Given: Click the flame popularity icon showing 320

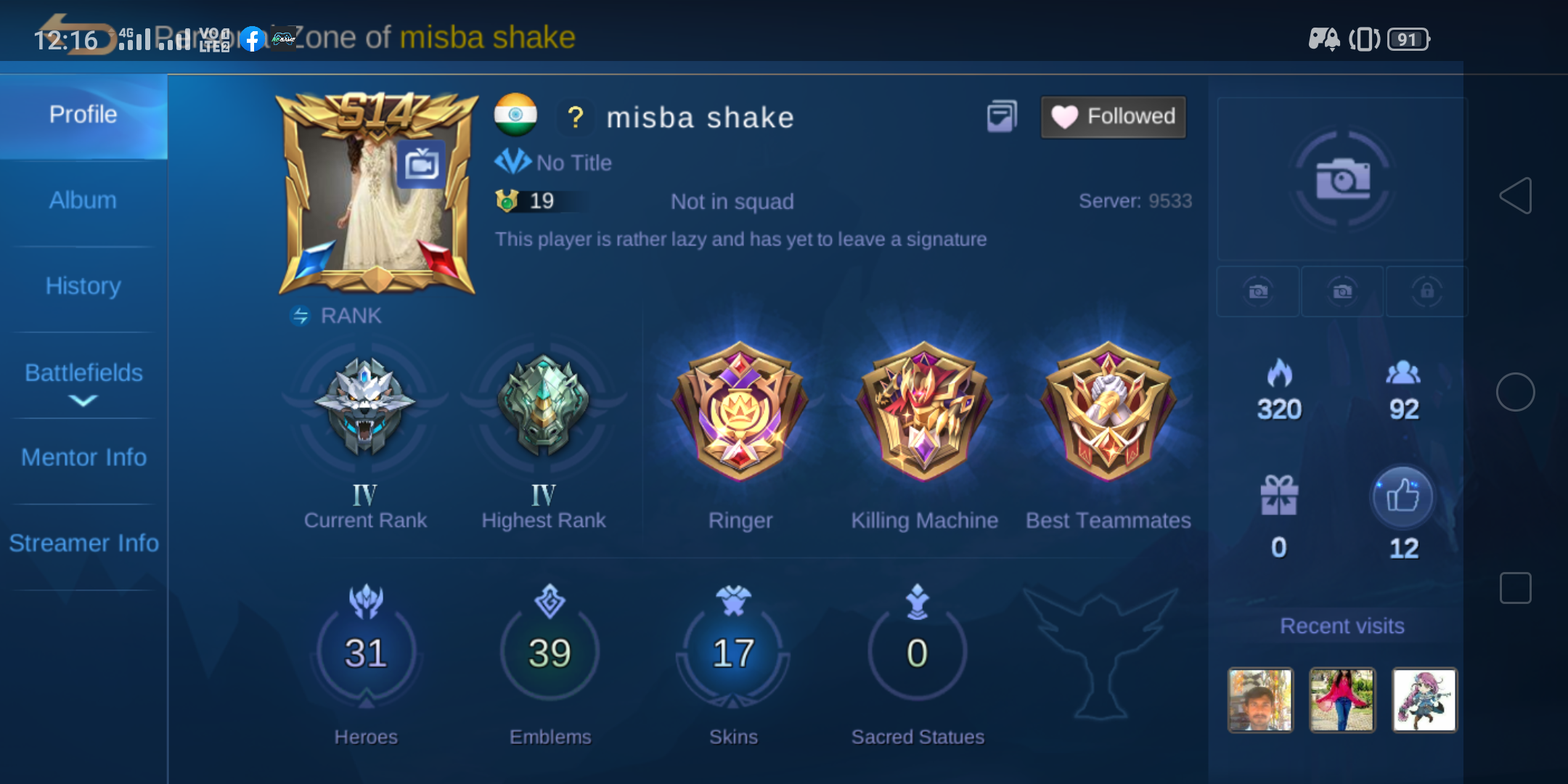Looking at the screenshot, I should 1278,372.
